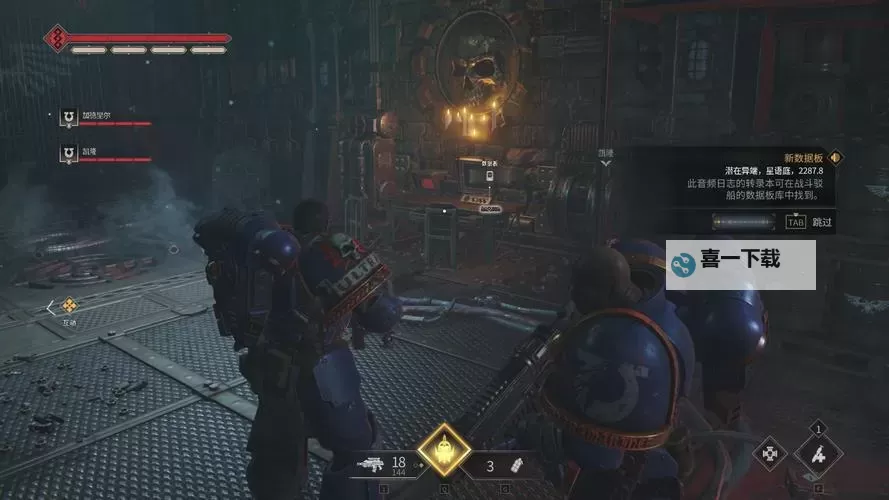Click the speaker icon beside 新数据板
Image resolution: width=889 pixels, height=500 pixels.
click(x=835, y=157)
